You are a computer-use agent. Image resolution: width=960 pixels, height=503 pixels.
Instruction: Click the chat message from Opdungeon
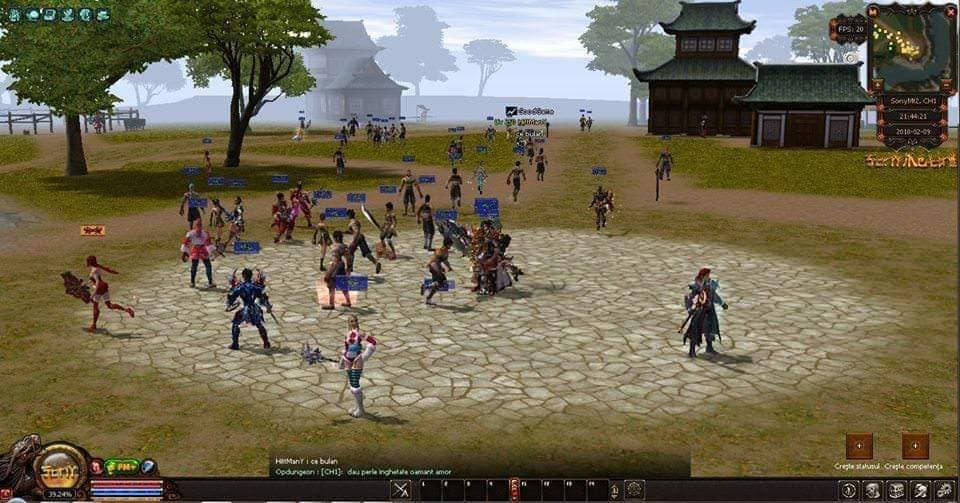point(360,472)
